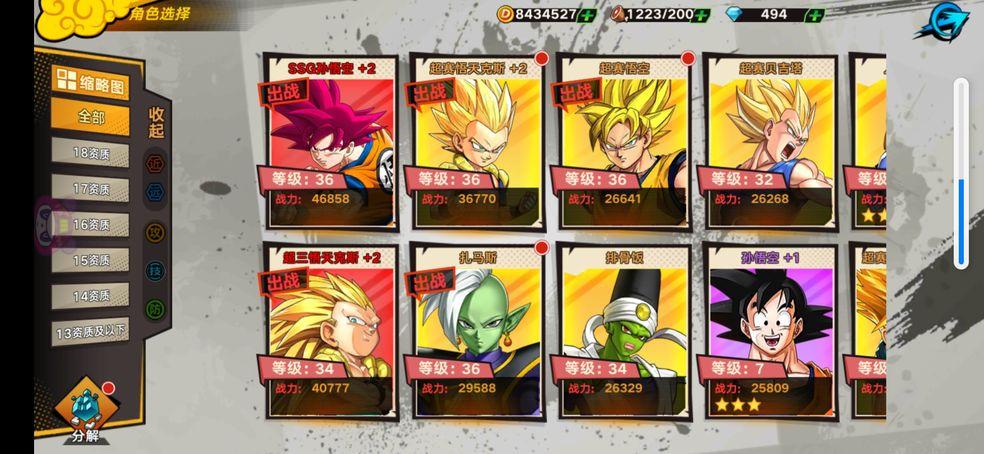Screen dimensions: 984x454
Task: Show all characters with the 全部 filter
Action: [x=91, y=117]
